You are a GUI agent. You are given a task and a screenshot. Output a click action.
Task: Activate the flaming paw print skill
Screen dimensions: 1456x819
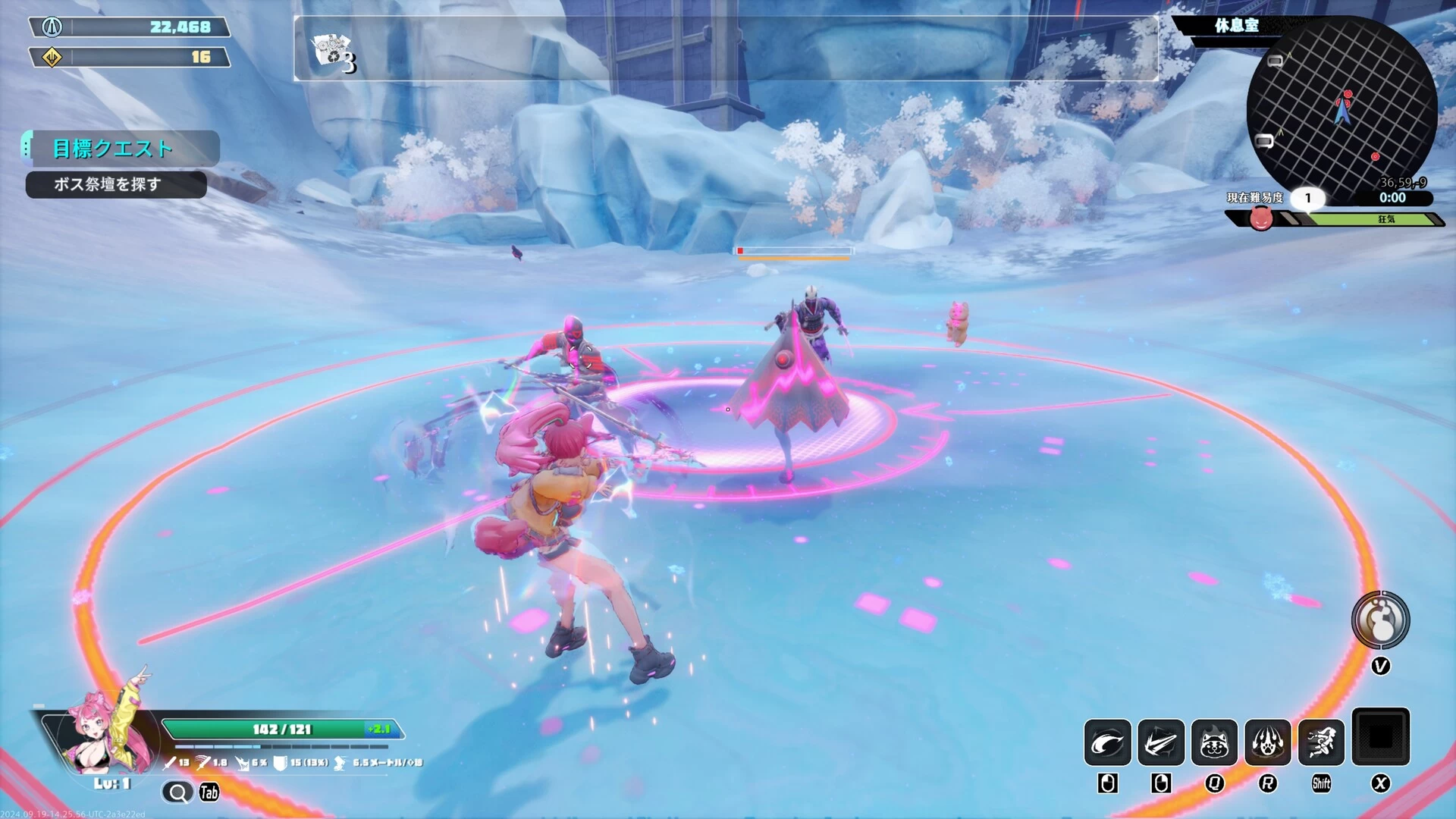[1267, 742]
